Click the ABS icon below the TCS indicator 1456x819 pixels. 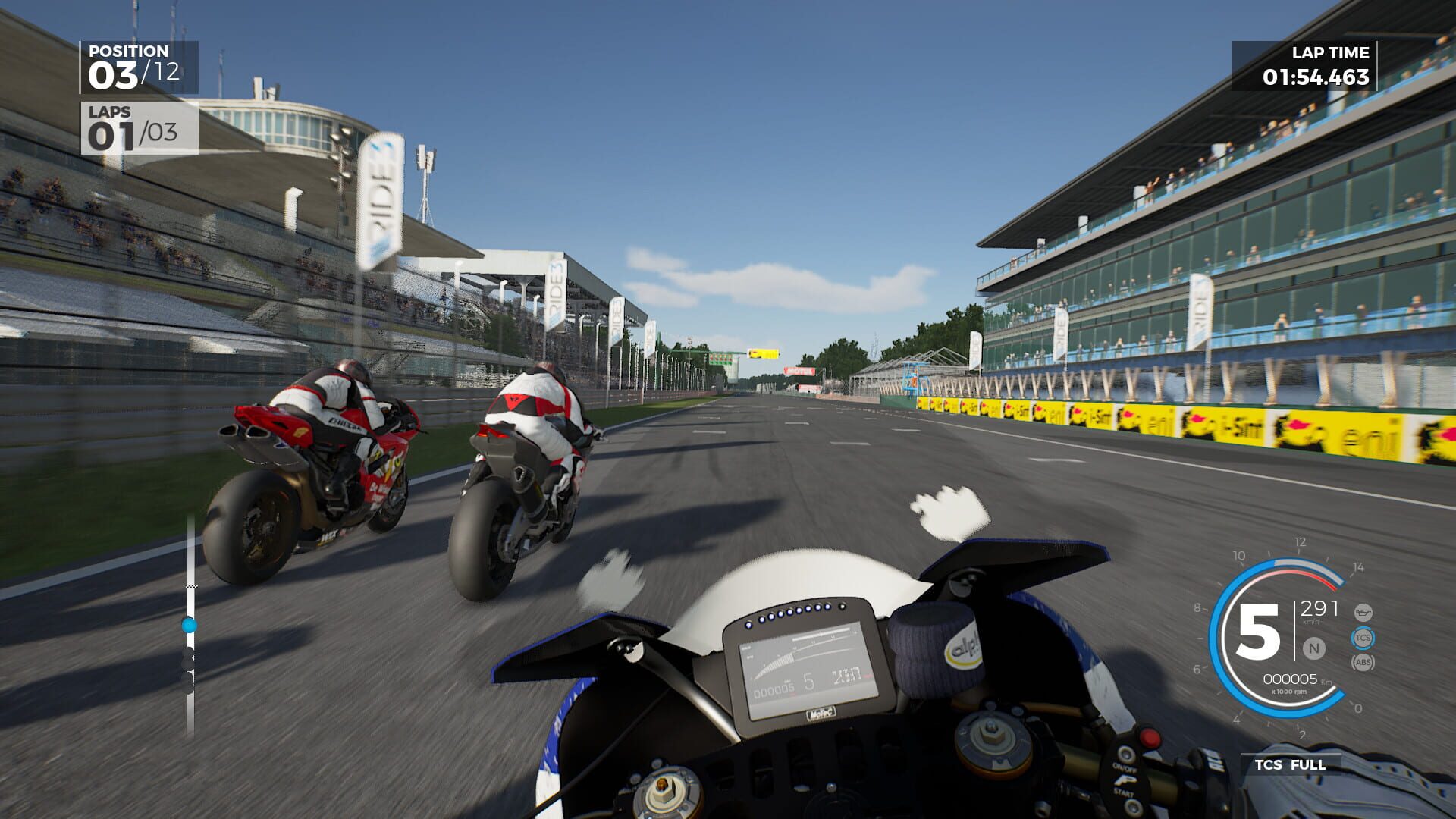click(x=1364, y=662)
